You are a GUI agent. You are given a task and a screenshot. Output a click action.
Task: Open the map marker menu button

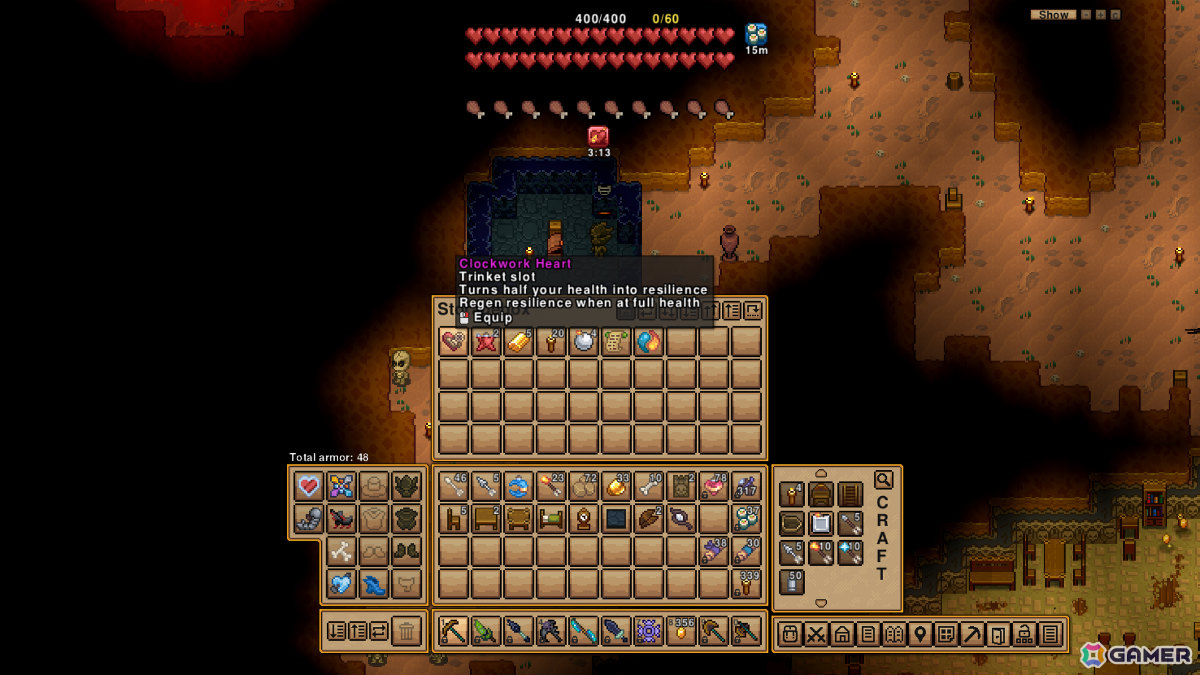coord(920,633)
